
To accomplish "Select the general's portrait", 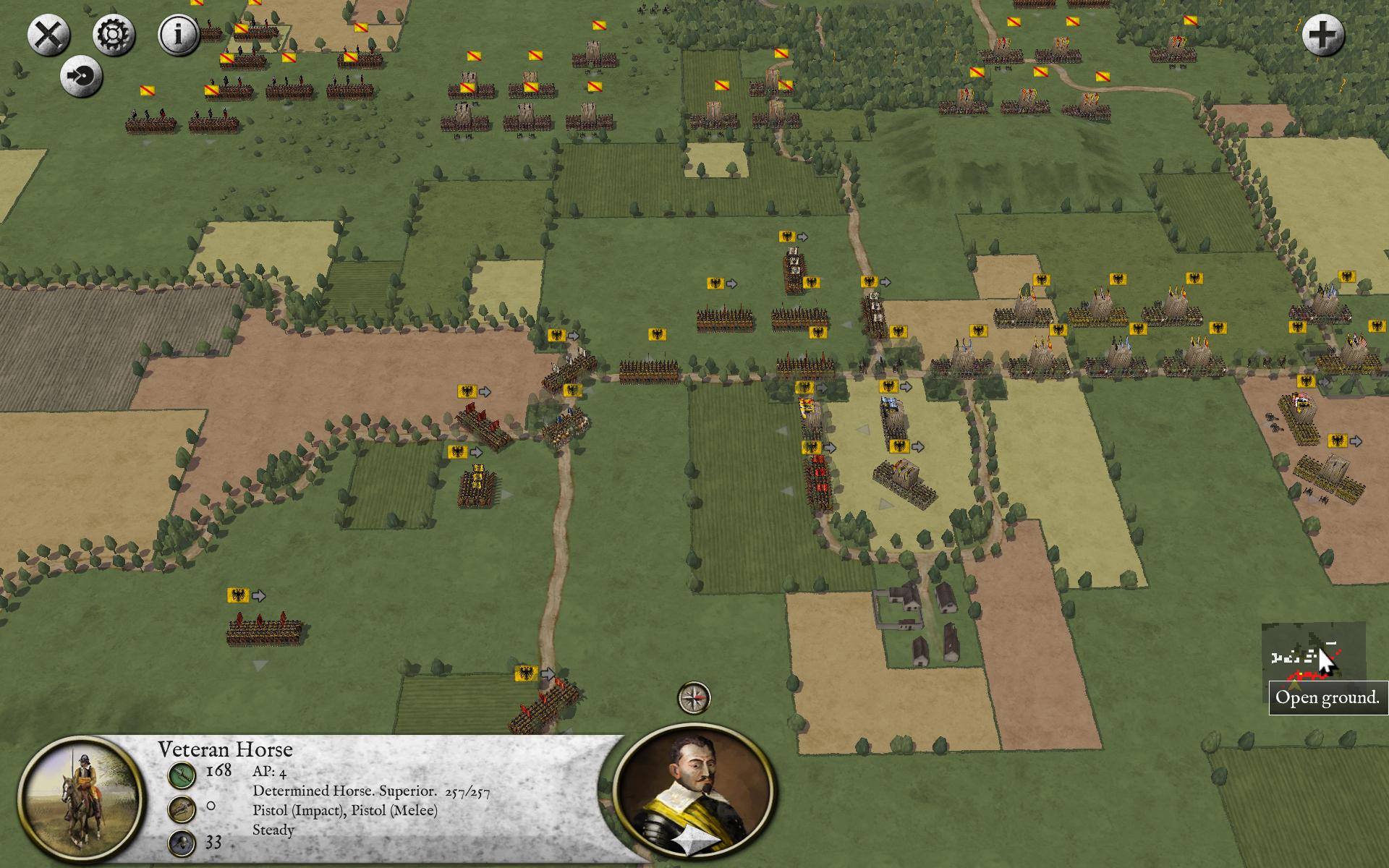I will (x=693, y=788).
